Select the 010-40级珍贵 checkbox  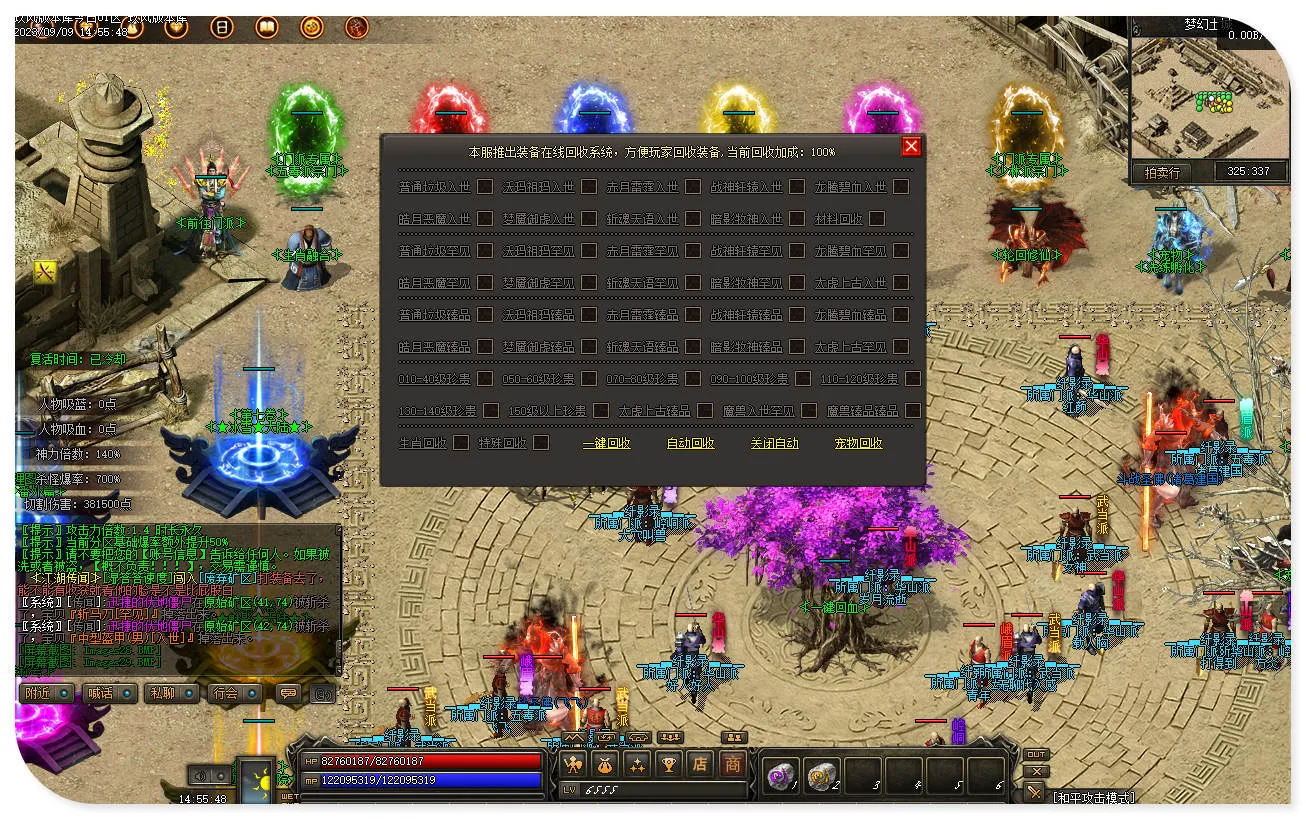(x=485, y=378)
